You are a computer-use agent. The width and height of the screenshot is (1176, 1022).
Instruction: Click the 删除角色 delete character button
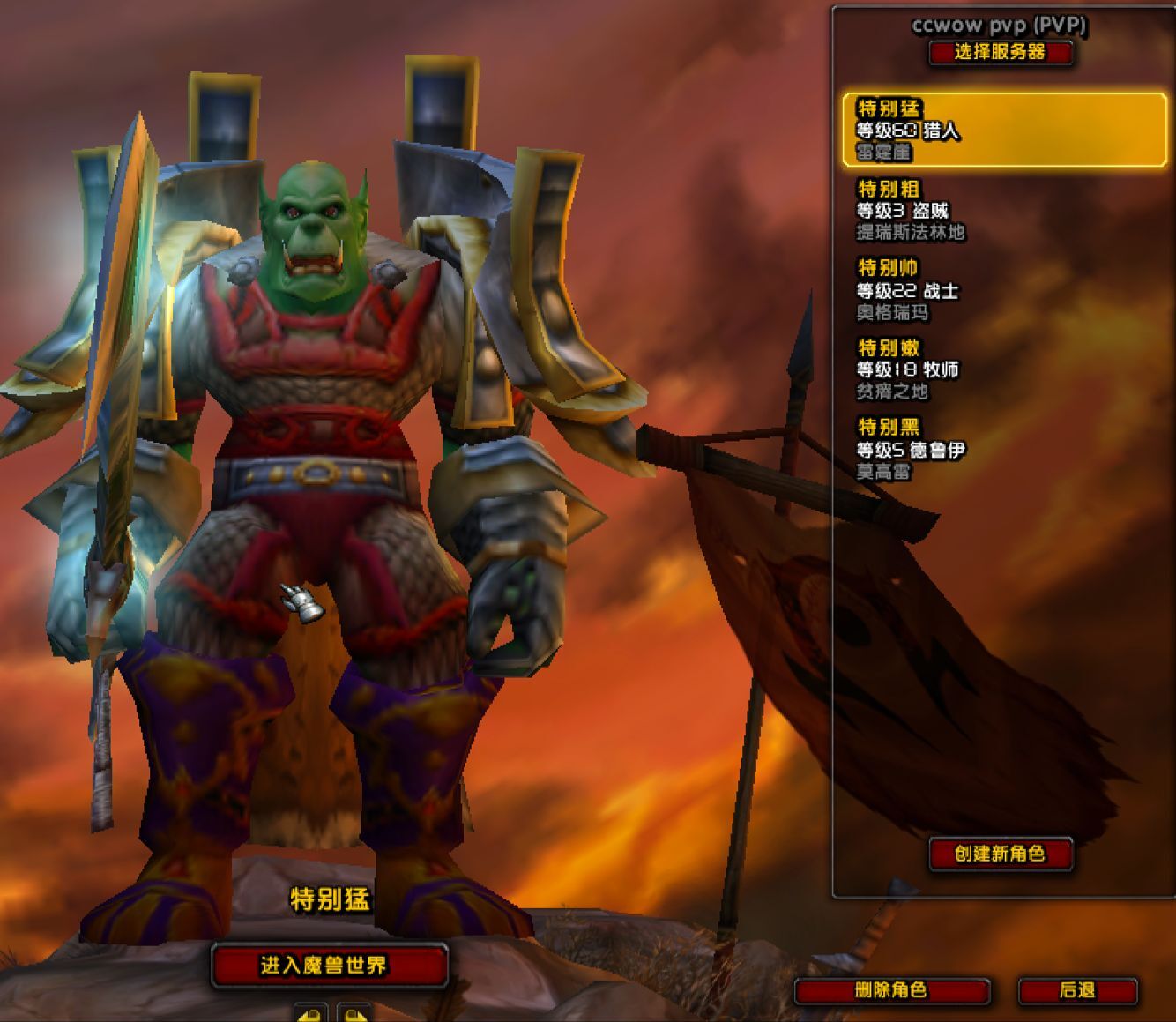pos(891,990)
